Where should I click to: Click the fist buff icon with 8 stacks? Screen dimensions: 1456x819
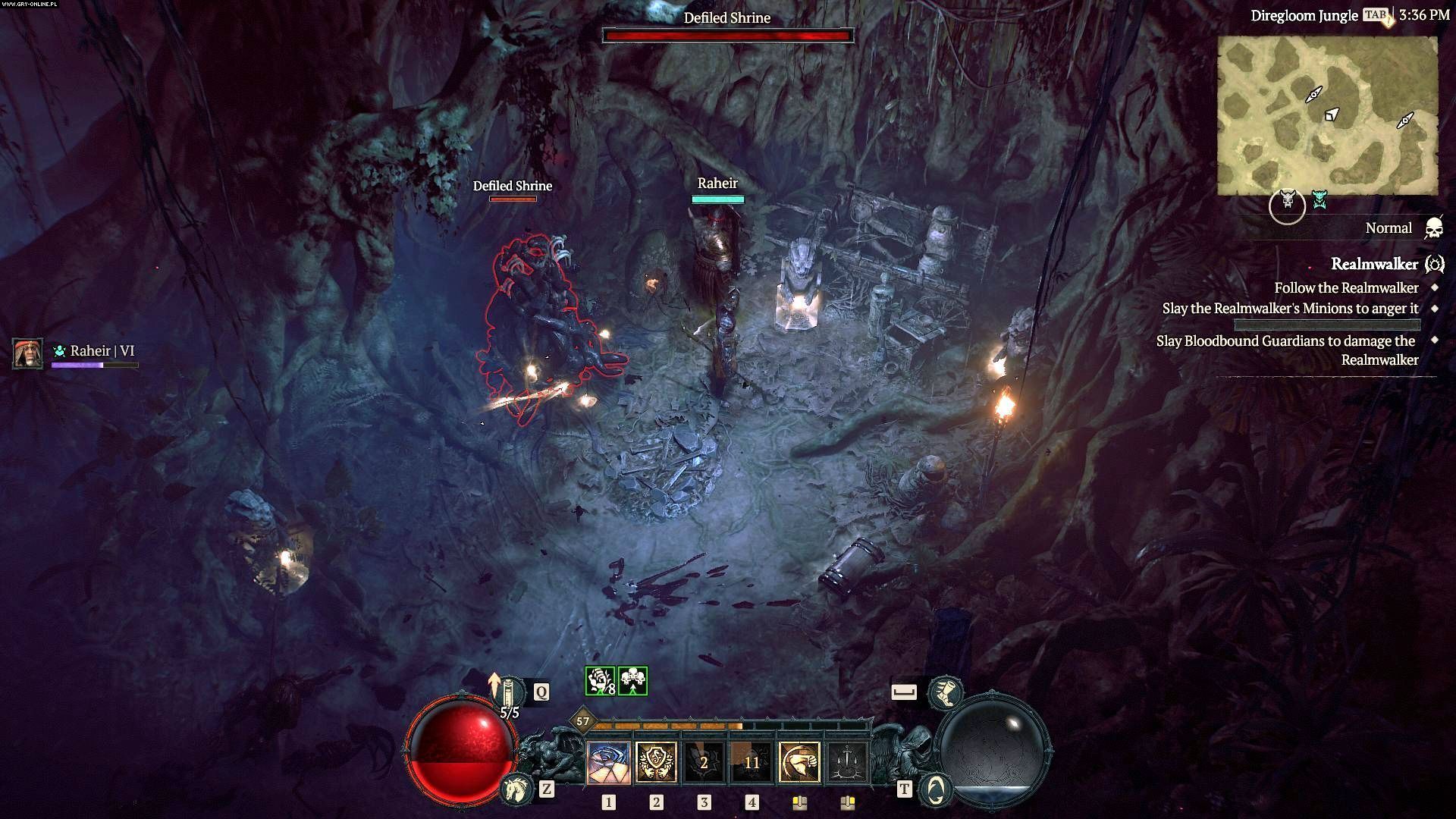(x=600, y=681)
